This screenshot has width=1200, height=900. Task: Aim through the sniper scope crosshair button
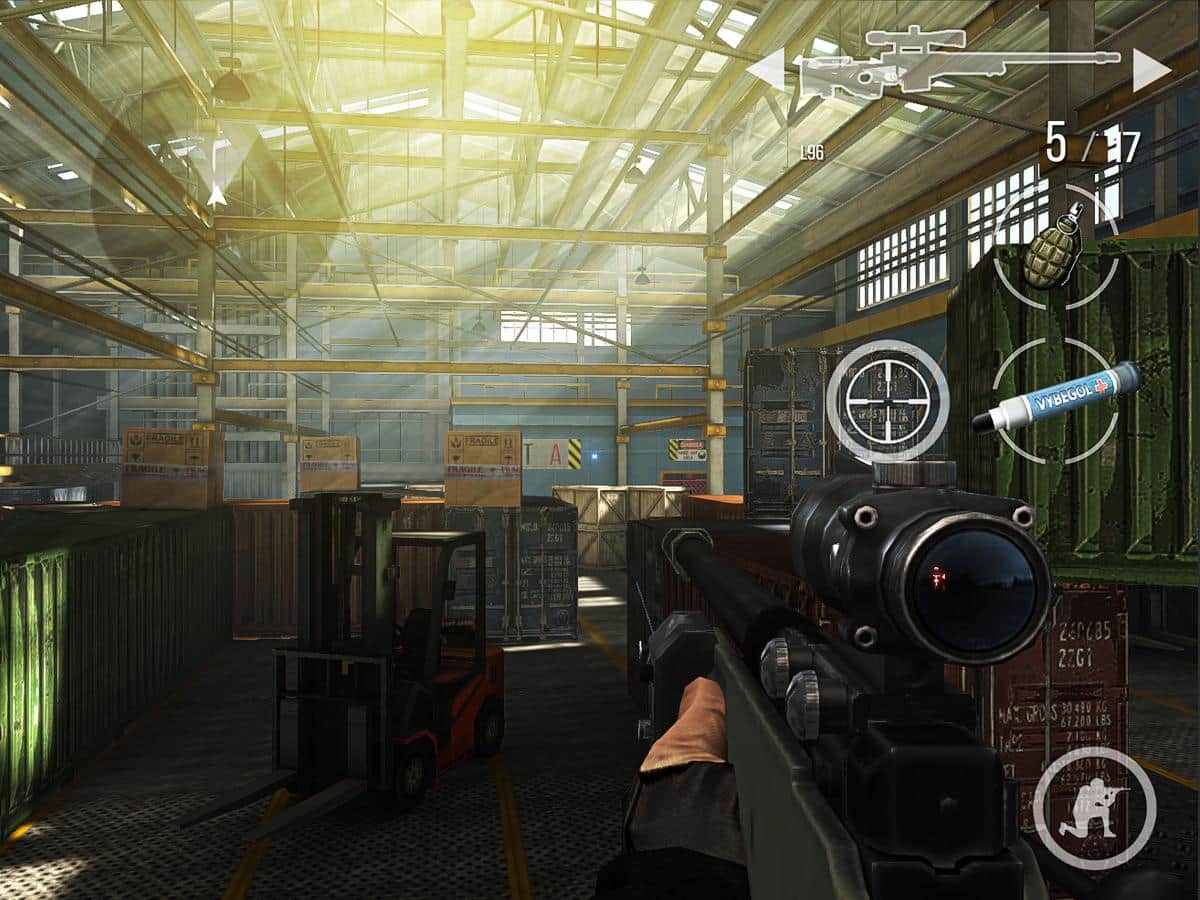[x=887, y=402]
